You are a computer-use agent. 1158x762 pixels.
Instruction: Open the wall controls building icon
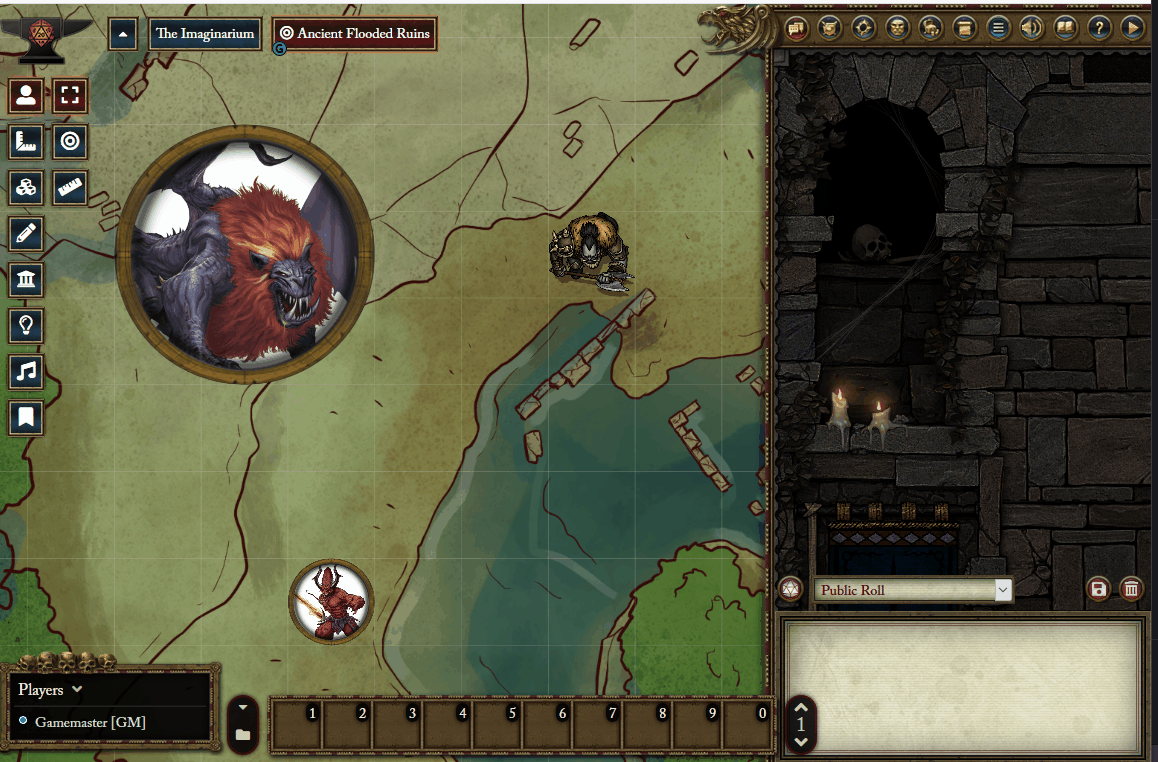click(26, 279)
